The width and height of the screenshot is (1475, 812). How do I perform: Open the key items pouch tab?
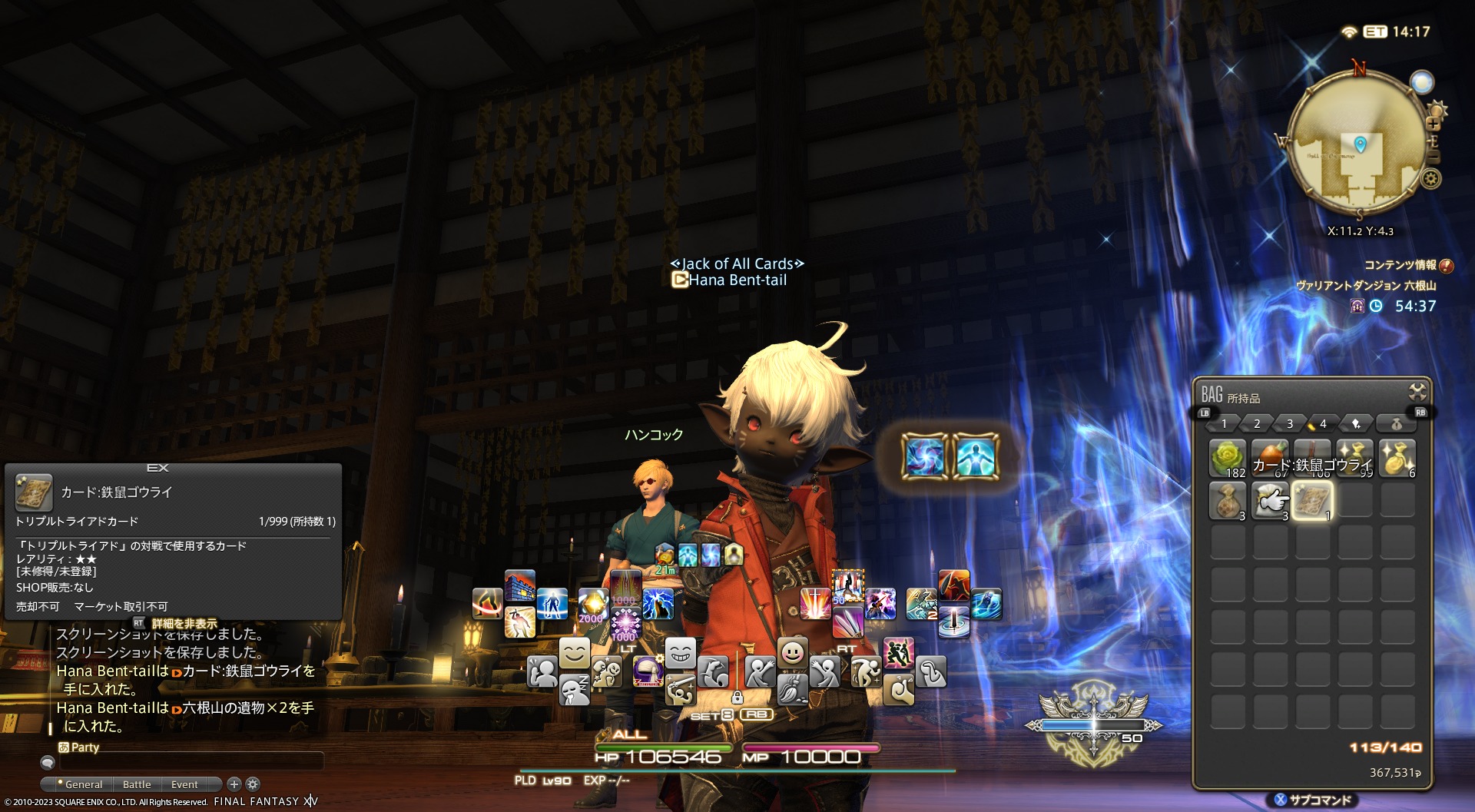[x=1396, y=424]
